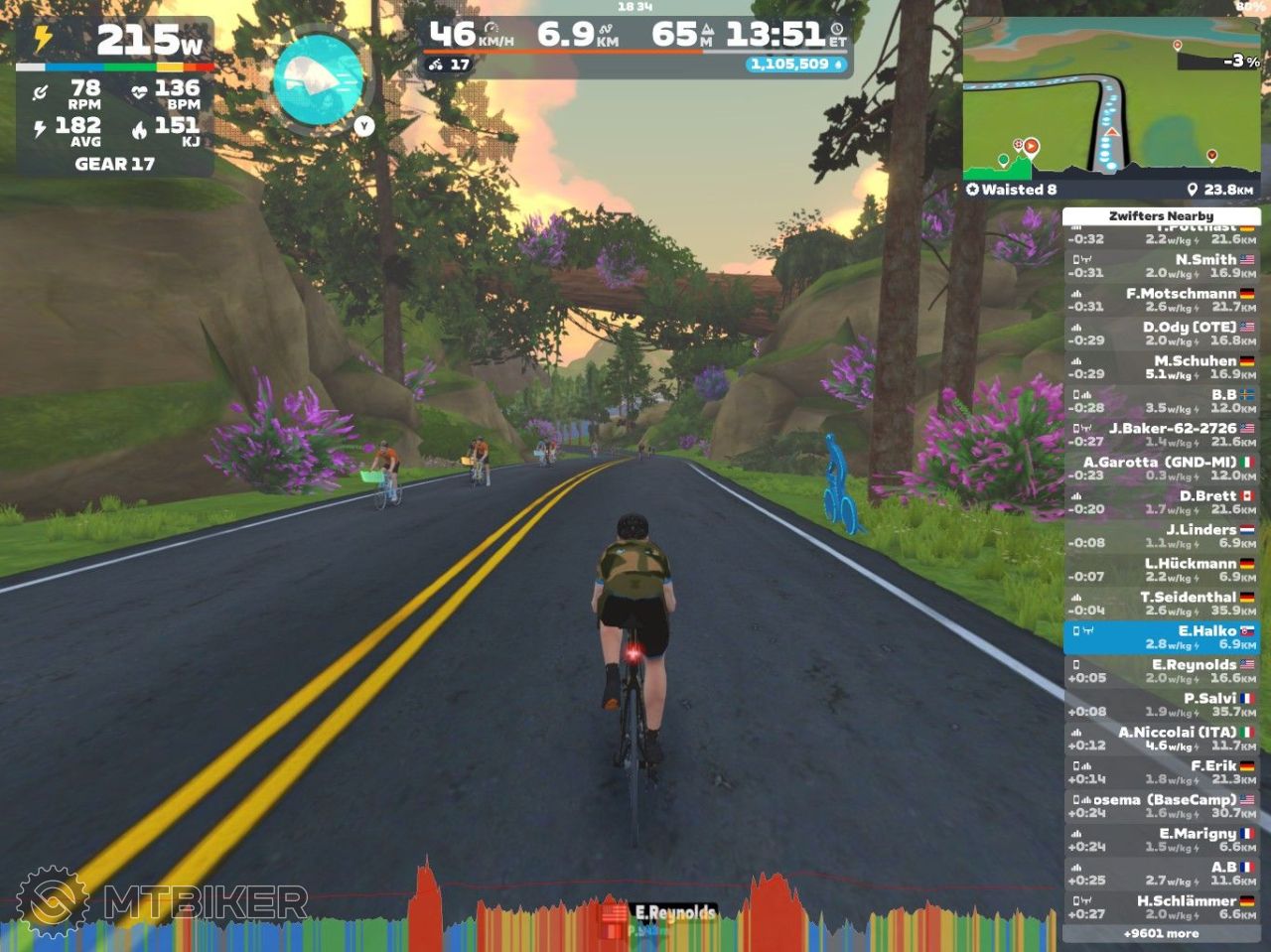Choose A.Garotta (GND-MI) from nearby riders
Viewport: 1271px width, 952px height.
point(1161,469)
